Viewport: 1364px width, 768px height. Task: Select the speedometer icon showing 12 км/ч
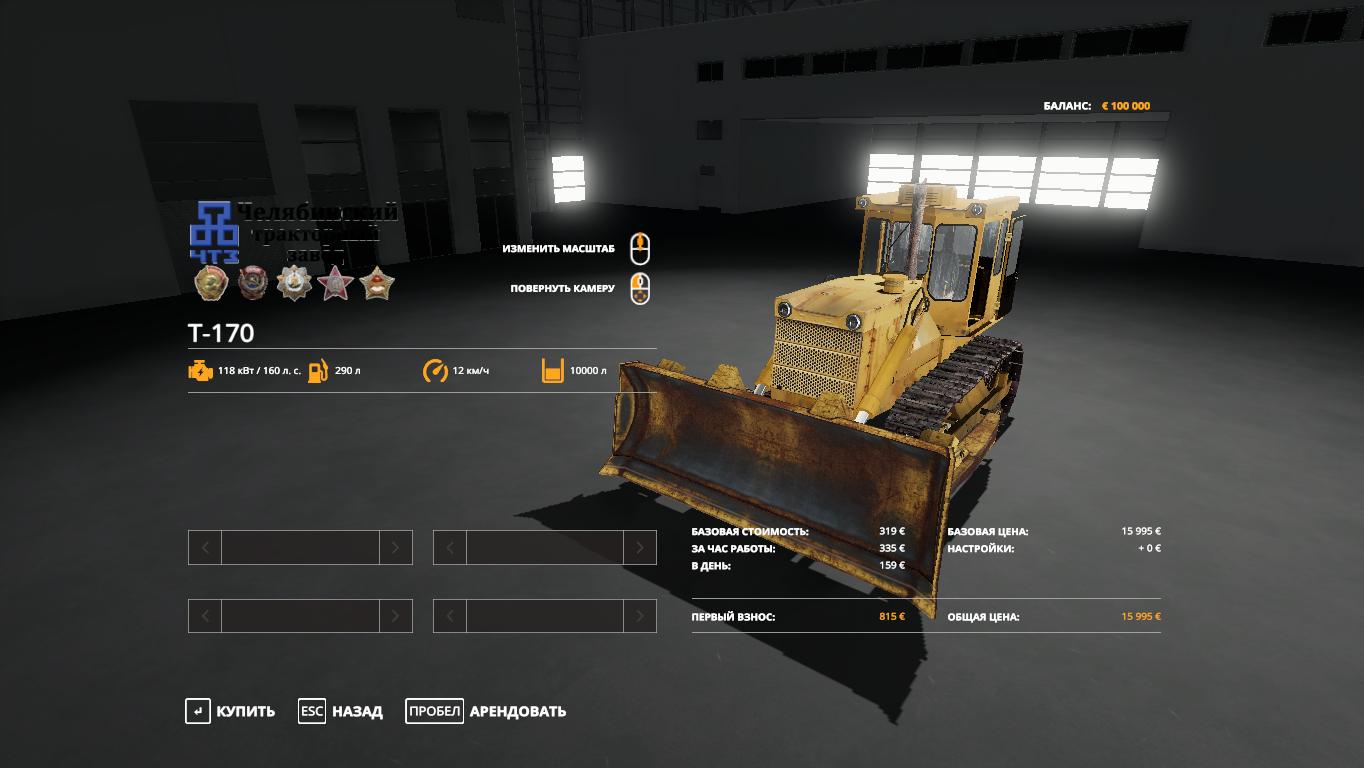(434, 368)
